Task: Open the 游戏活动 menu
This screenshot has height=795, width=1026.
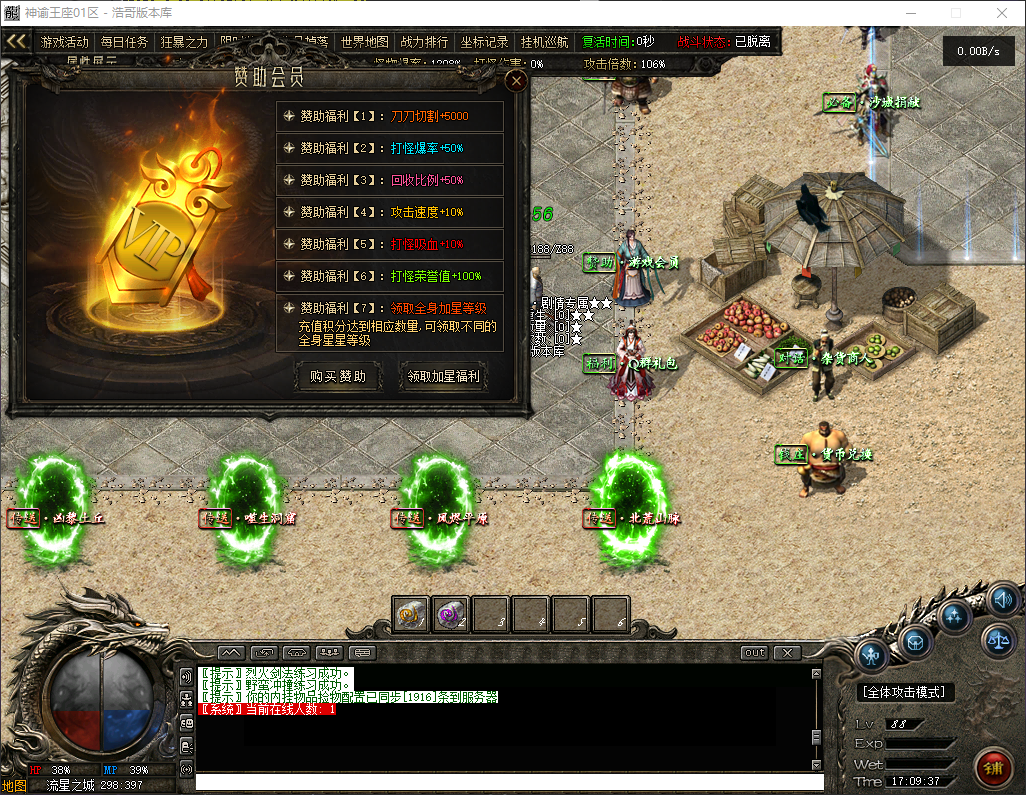Action: click(65, 42)
